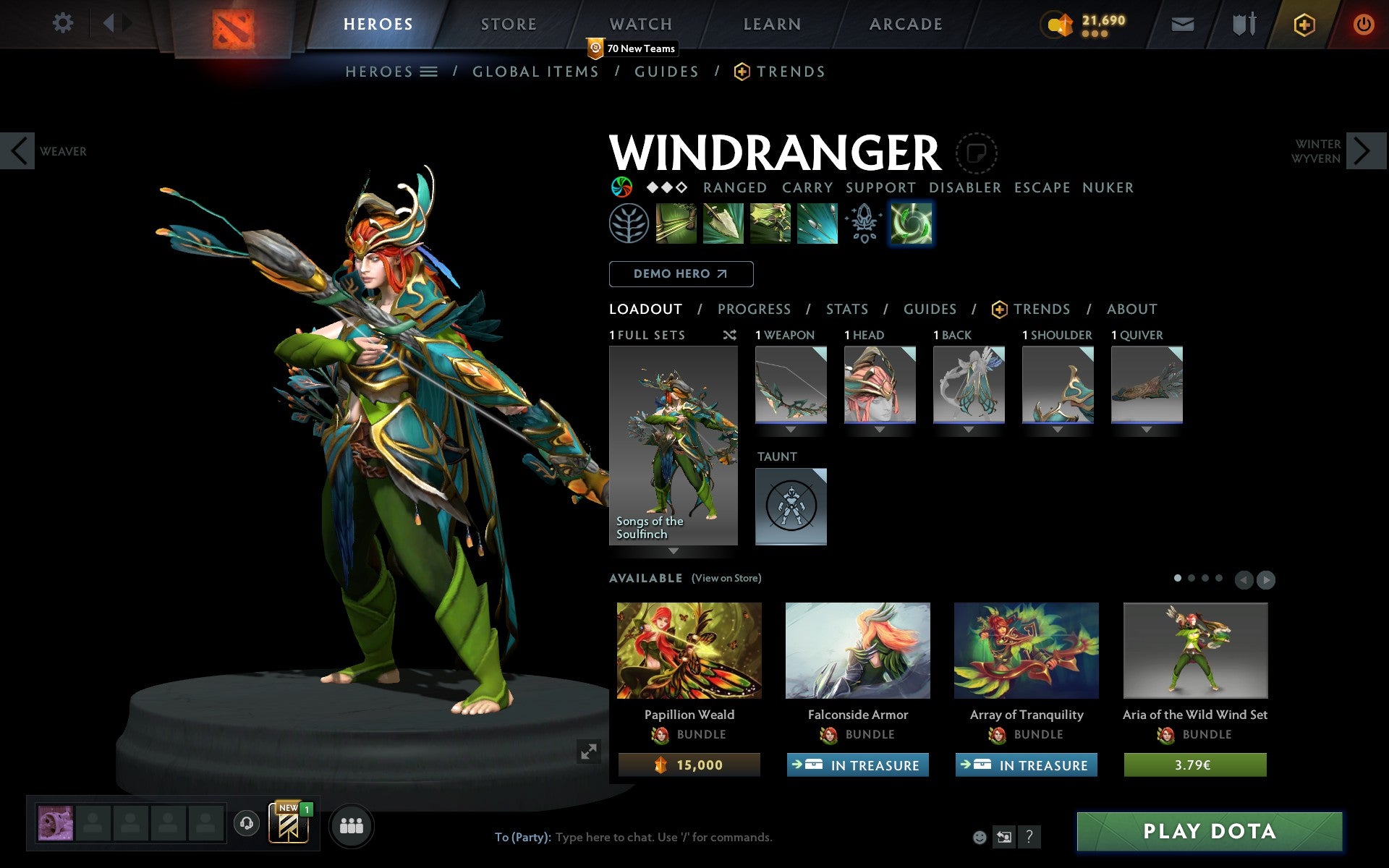The height and width of the screenshot is (868, 1389).
Task: Go to the Arcade tab
Action: pyautogui.click(x=906, y=24)
